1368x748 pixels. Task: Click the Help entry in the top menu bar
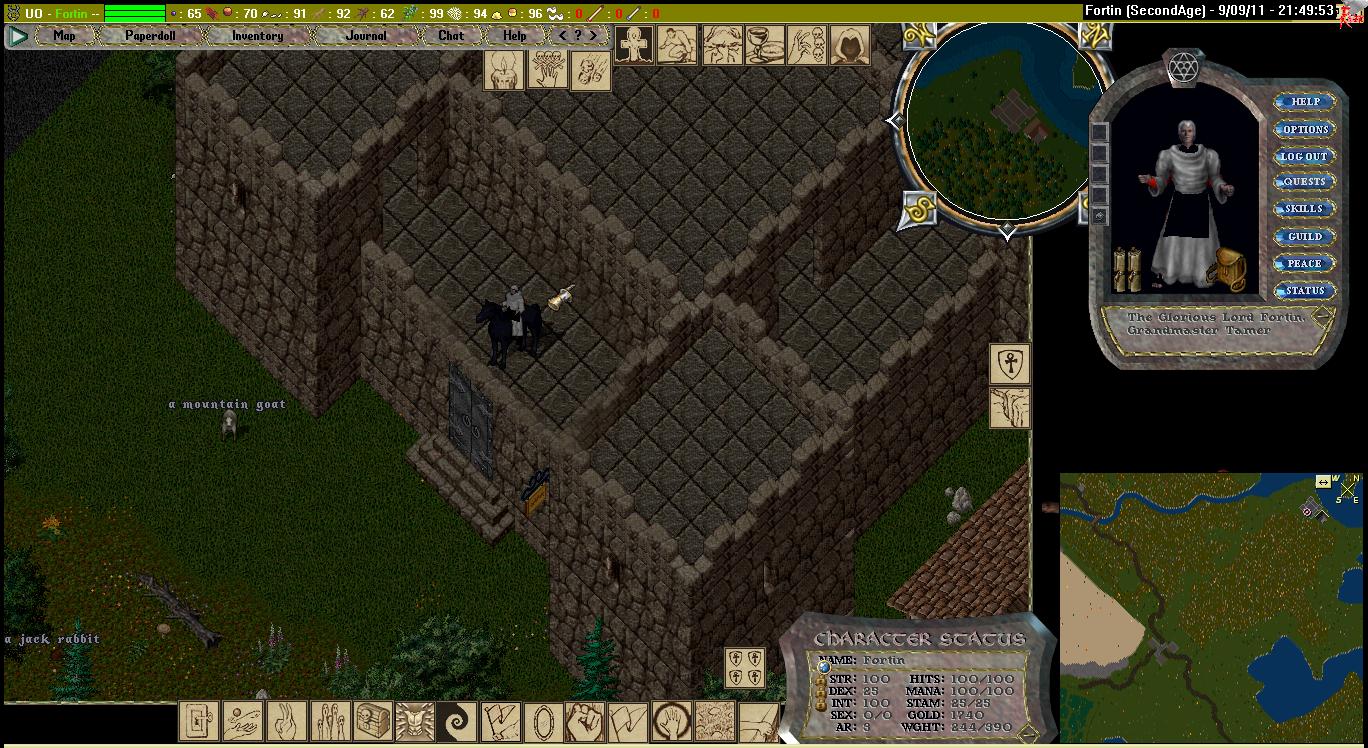pos(514,36)
